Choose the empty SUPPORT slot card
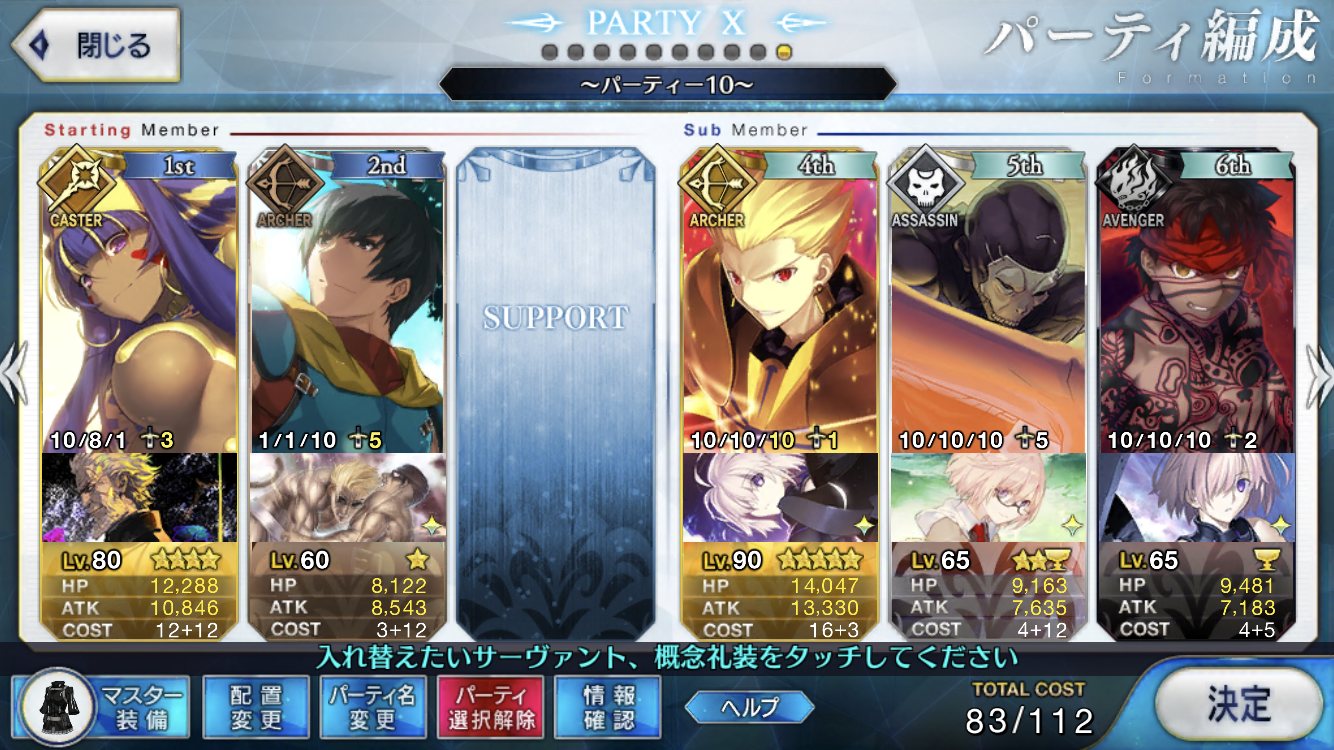 point(556,390)
